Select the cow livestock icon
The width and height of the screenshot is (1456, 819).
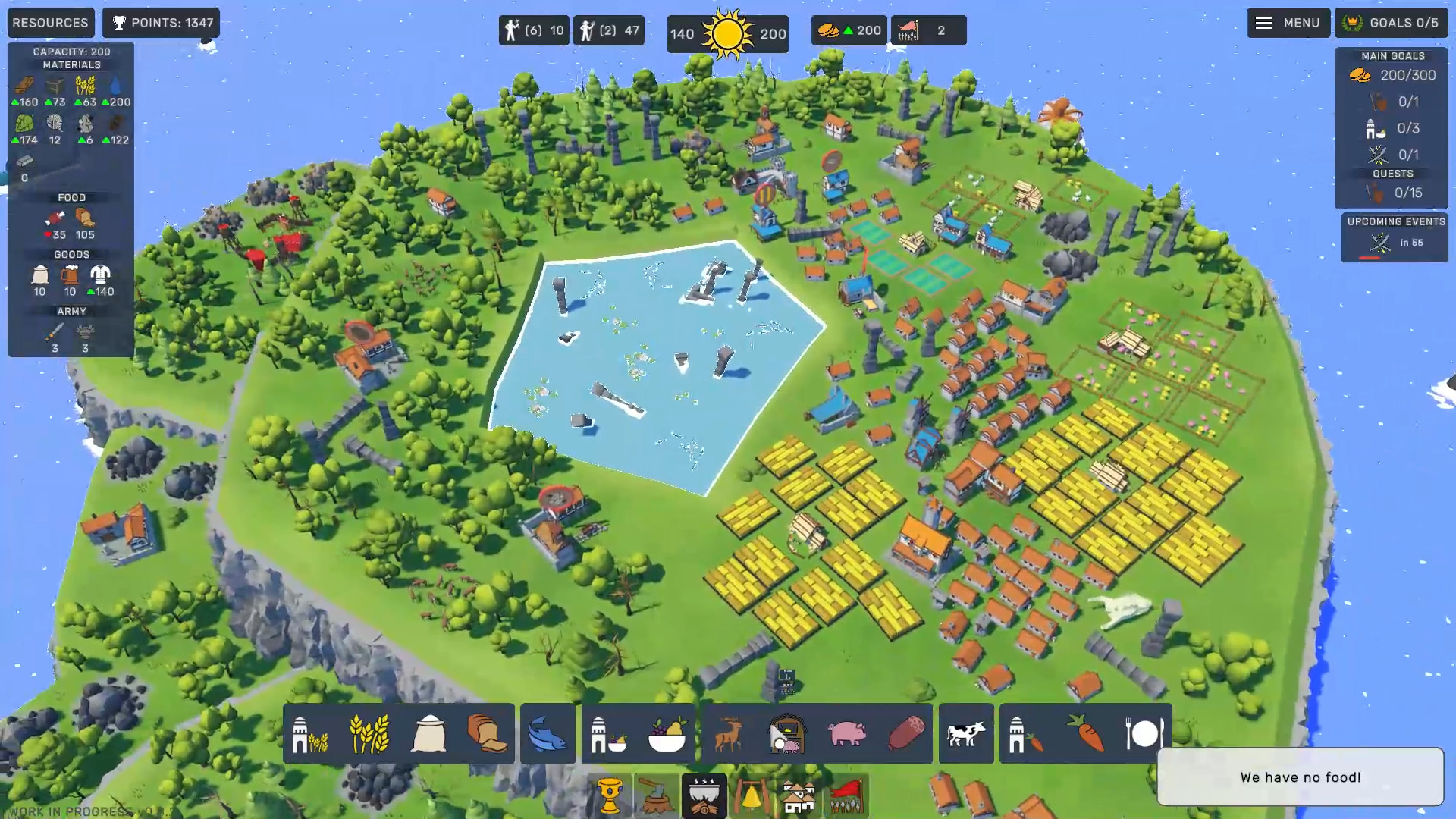(x=966, y=733)
